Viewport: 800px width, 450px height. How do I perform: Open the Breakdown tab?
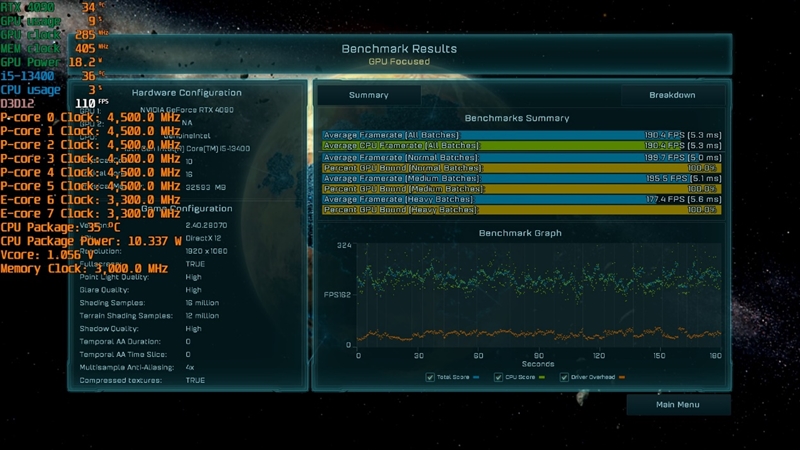point(672,95)
